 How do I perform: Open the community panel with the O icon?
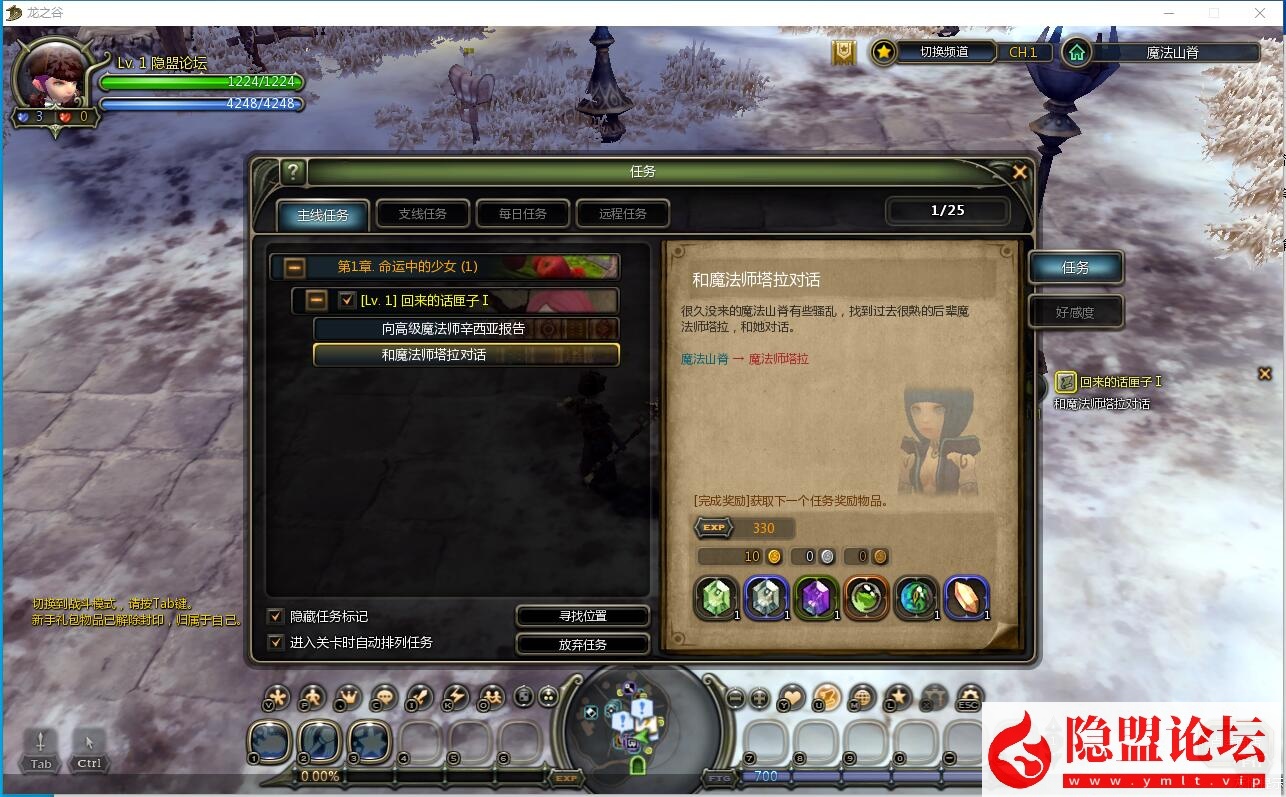tap(493, 697)
